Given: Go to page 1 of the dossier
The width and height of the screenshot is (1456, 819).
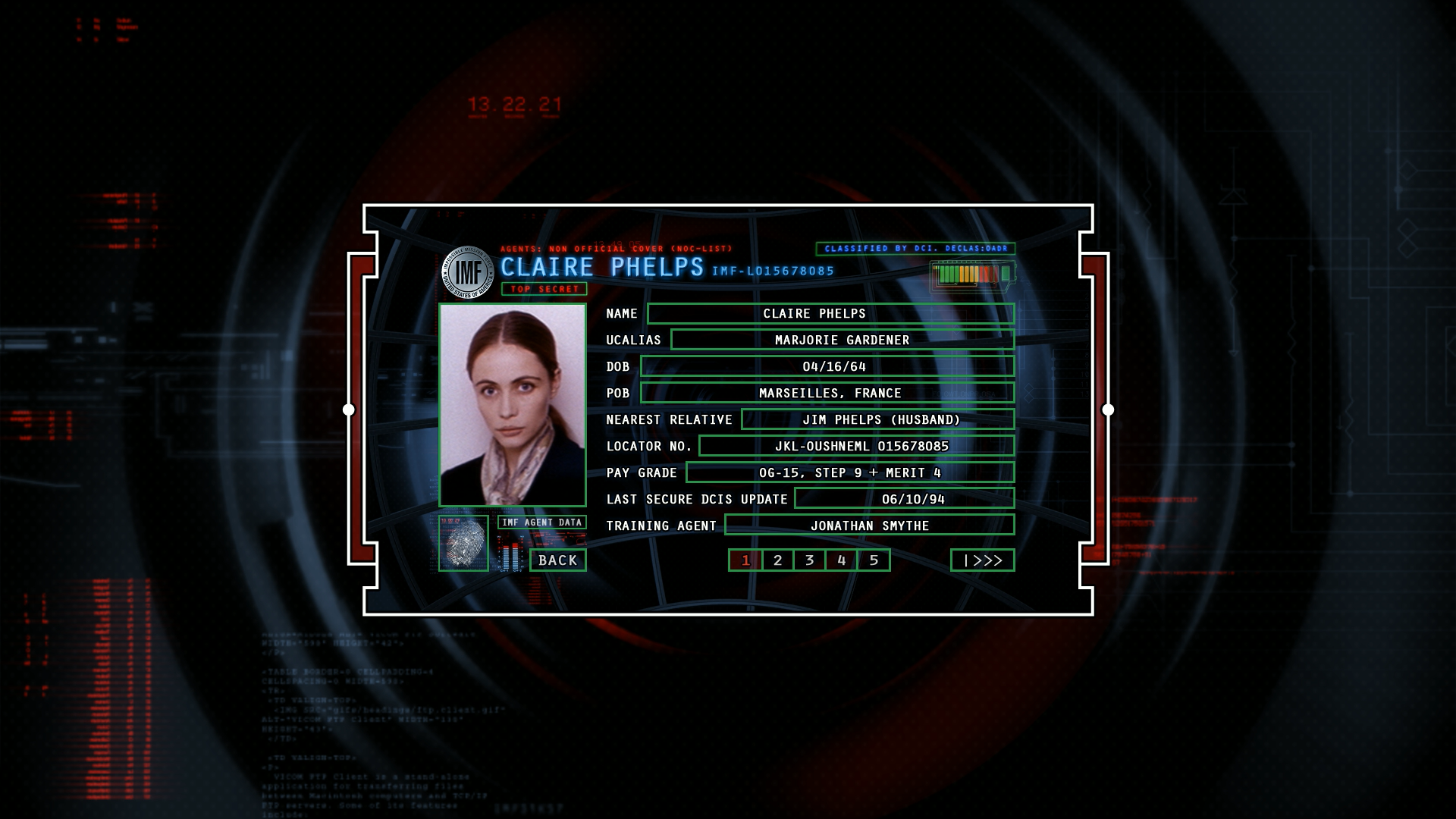Looking at the screenshot, I should [x=745, y=560].
